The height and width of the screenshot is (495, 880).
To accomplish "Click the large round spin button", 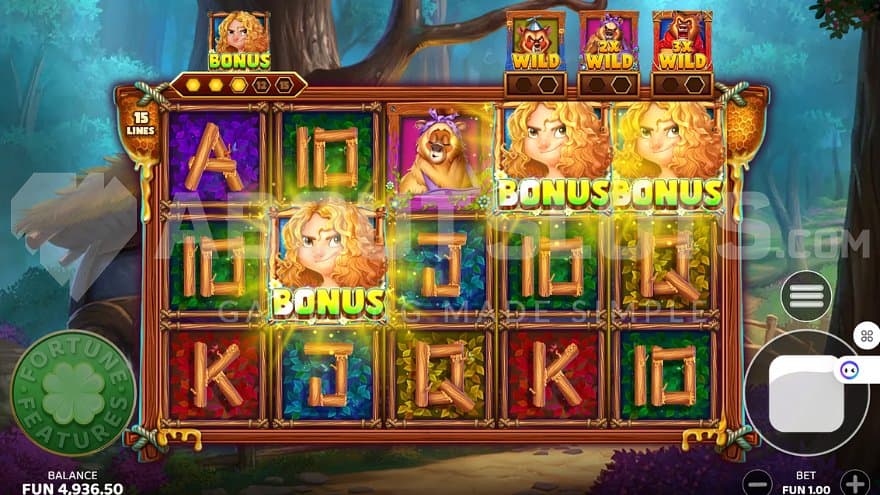I will [803, 392].
